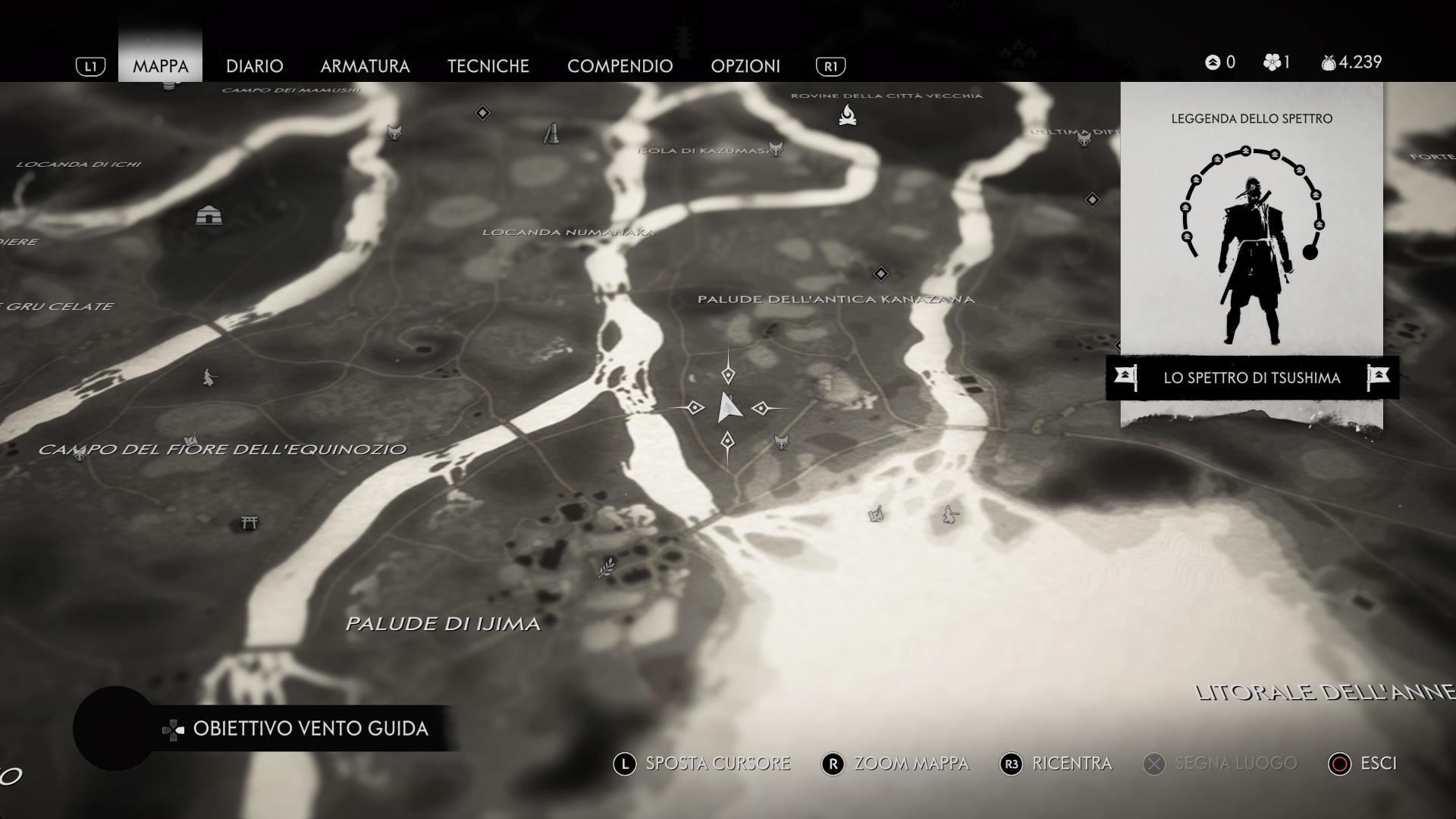The image size is (1456, 819).
Task: Click the player arrow on the map
Action: (728, 408)
